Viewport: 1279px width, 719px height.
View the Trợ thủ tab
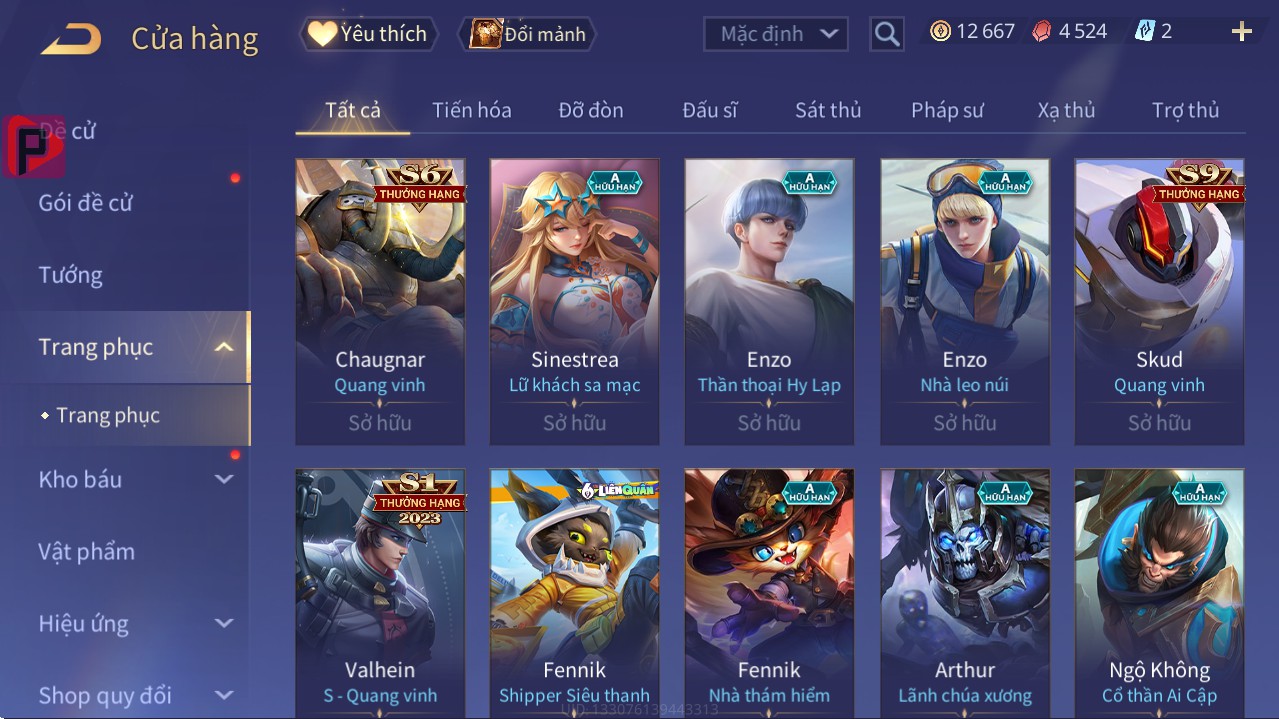click(x=1185, y=110)
